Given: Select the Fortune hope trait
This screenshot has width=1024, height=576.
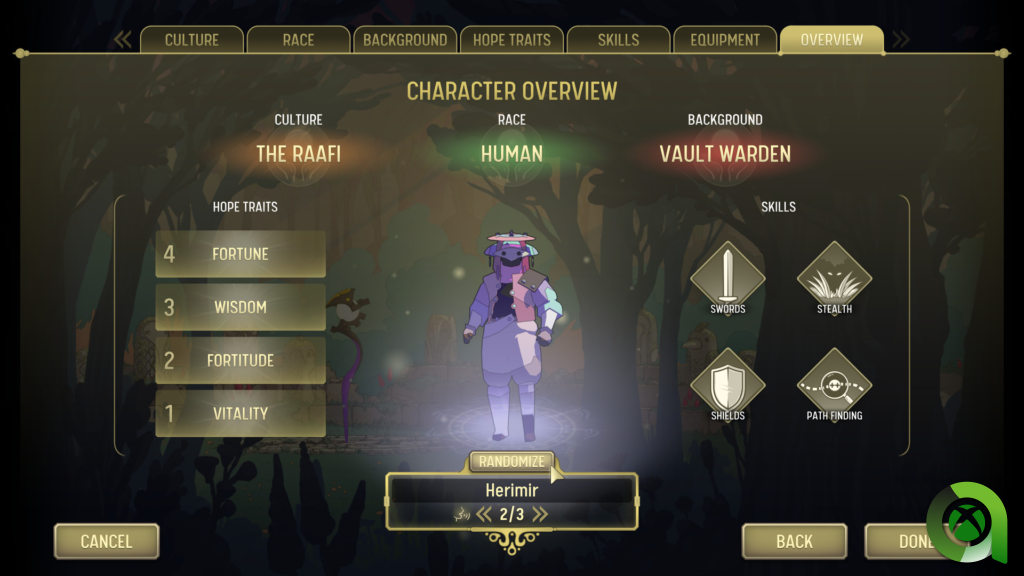Looking at the screenshot, I should [240, 254].
